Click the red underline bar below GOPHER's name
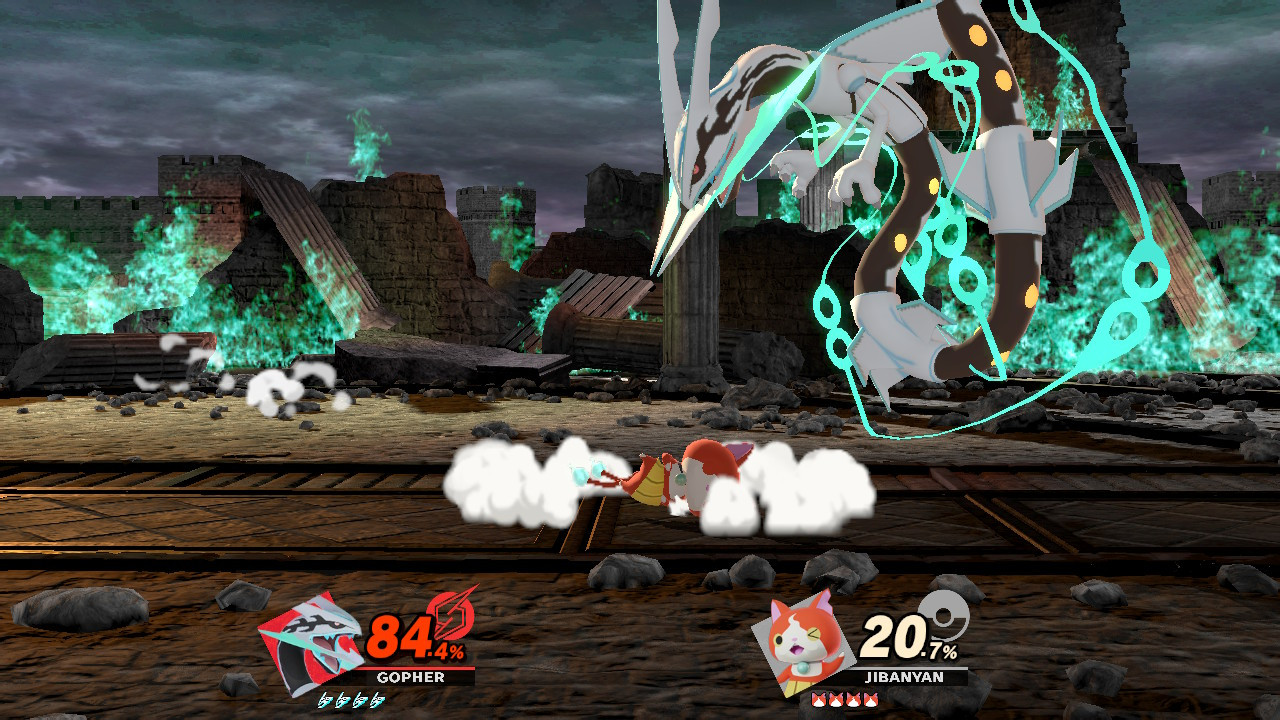The height and width of the screenshot is (720, 1280). point(415,669)
